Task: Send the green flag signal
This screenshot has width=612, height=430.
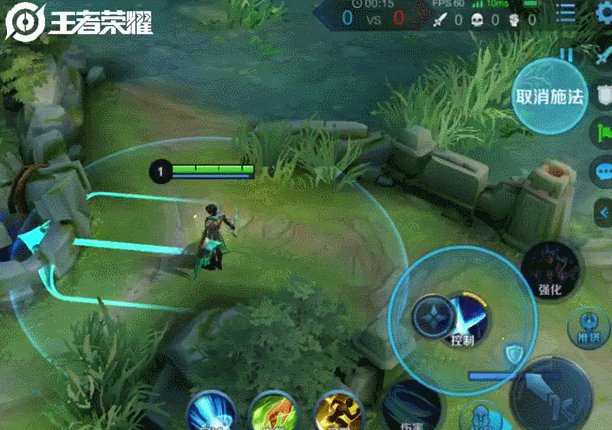Action: point(602,131)
